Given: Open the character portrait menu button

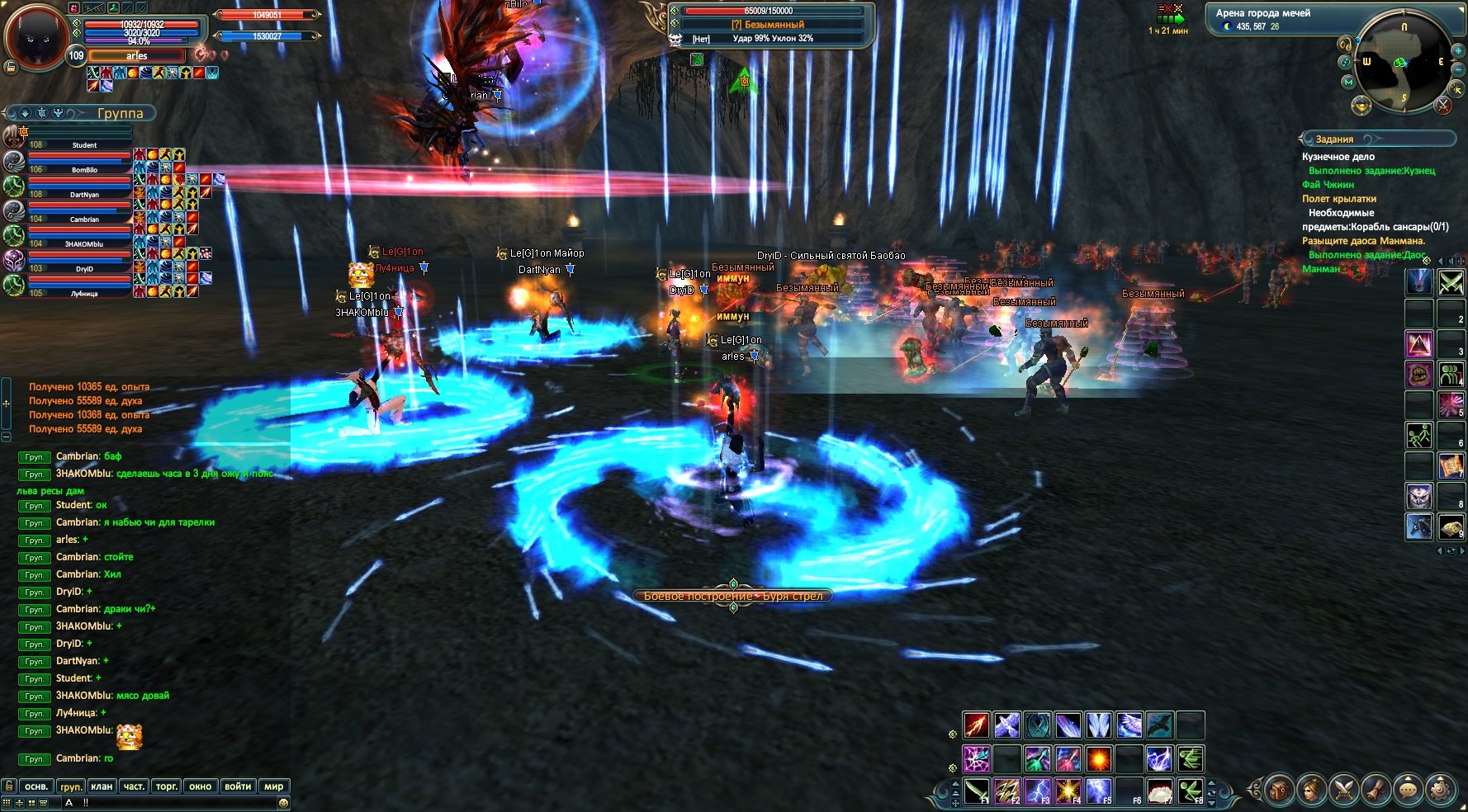Looking at the screenshot, I should point(1310,790).
